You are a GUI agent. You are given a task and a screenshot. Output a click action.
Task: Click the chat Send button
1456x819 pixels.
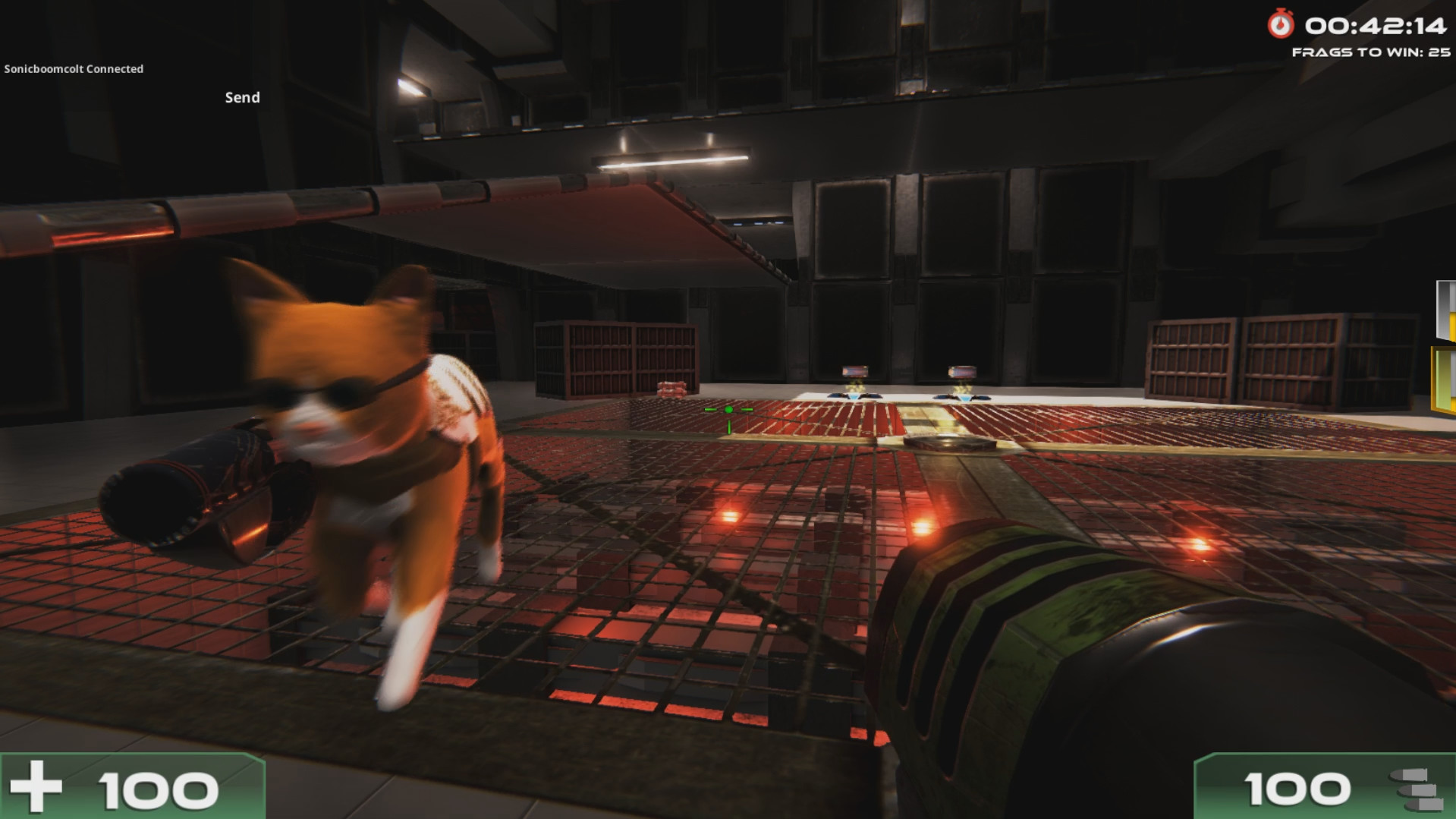click(x=242, y=97)
